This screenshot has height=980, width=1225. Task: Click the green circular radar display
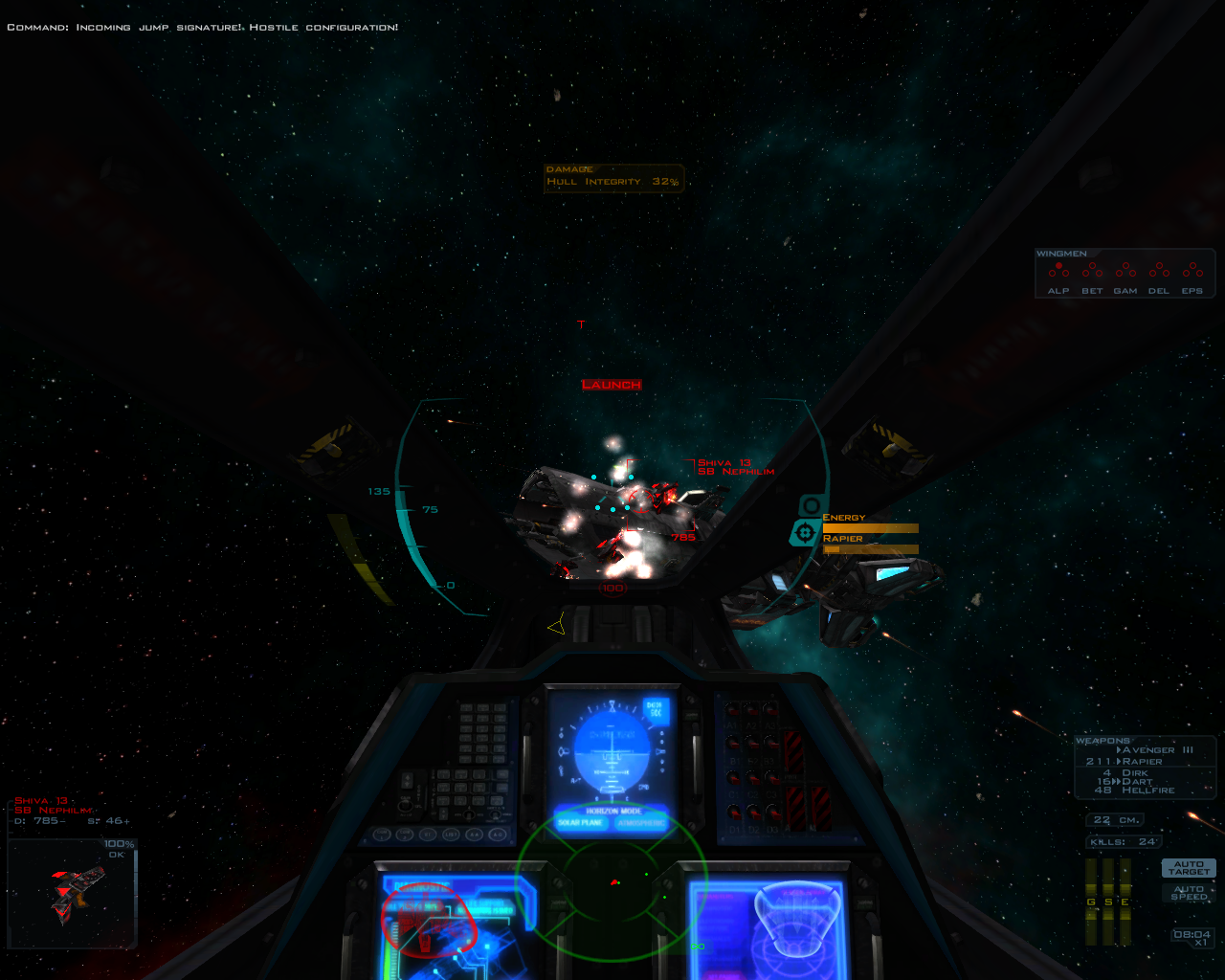[x=612, y=880]
